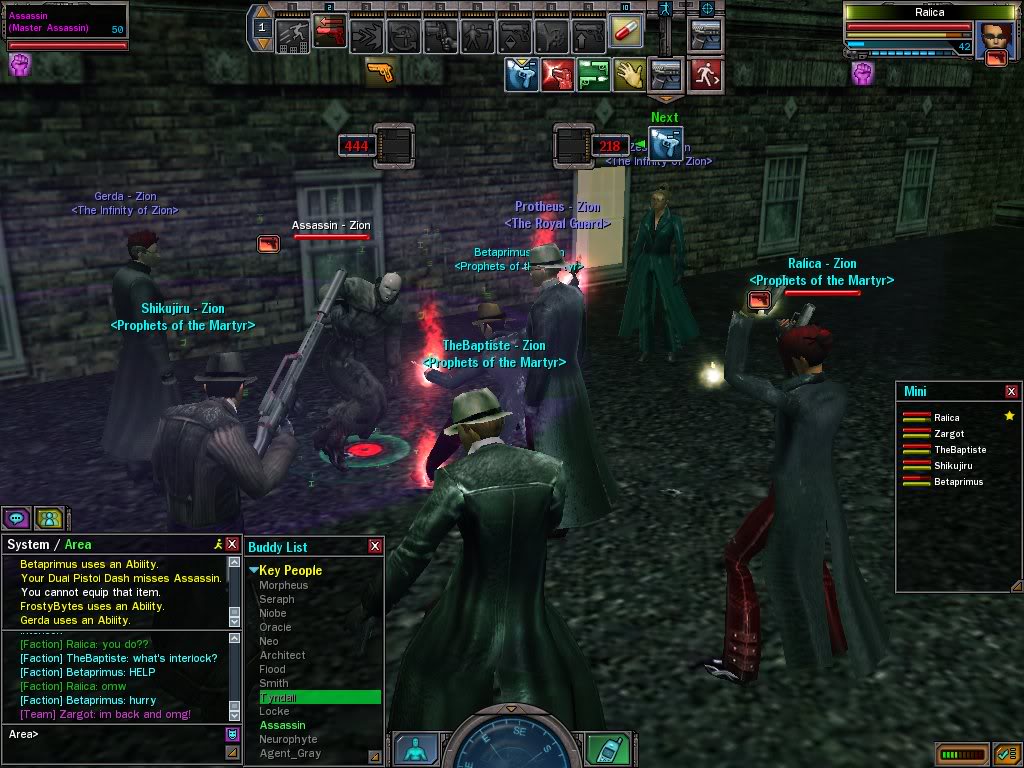Screen dimensions: 1024x768
Task: Open the speech bubble chat button
Action: [16, 518]
